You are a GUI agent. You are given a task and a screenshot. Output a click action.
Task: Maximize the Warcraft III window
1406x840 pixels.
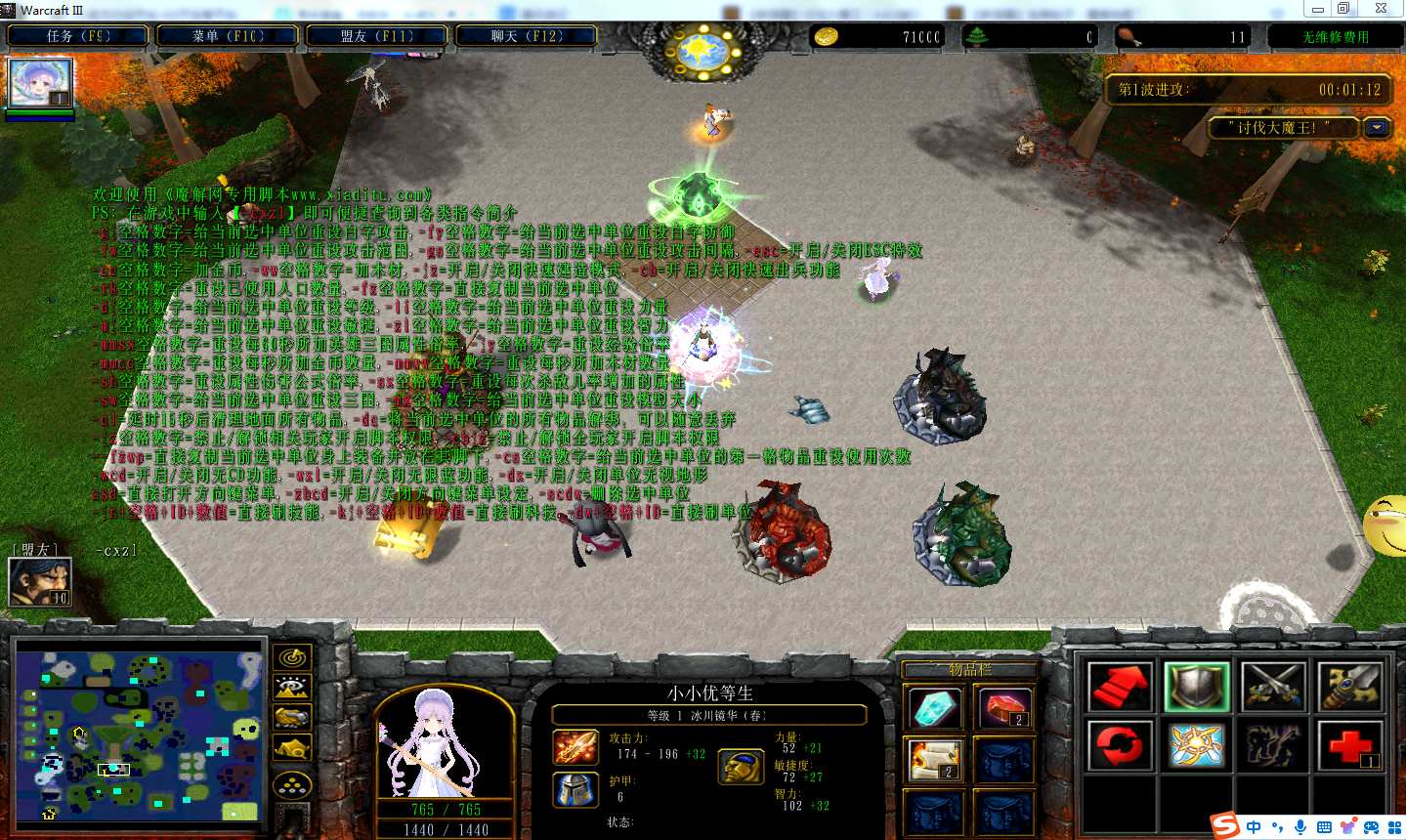pos(1345,9)
